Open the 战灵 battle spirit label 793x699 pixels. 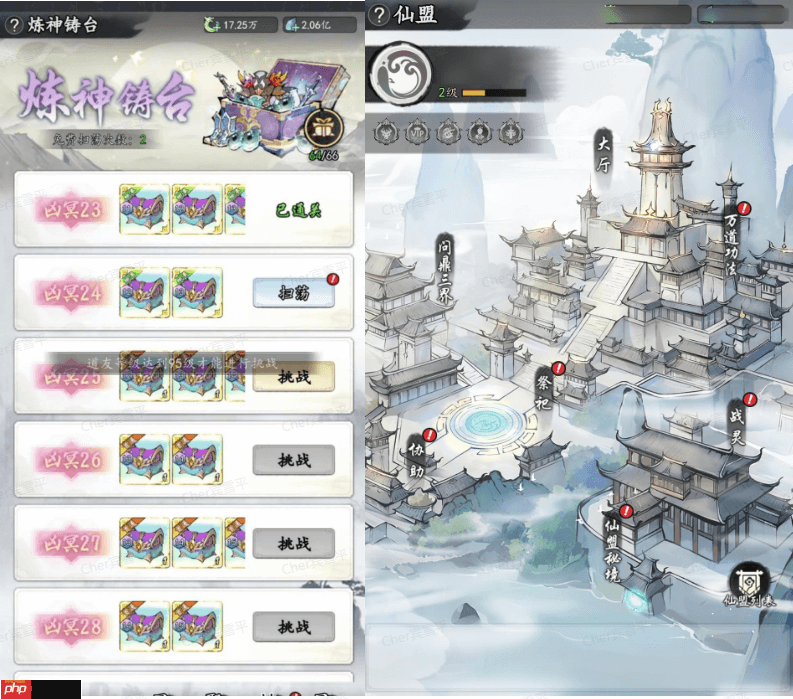738,421
